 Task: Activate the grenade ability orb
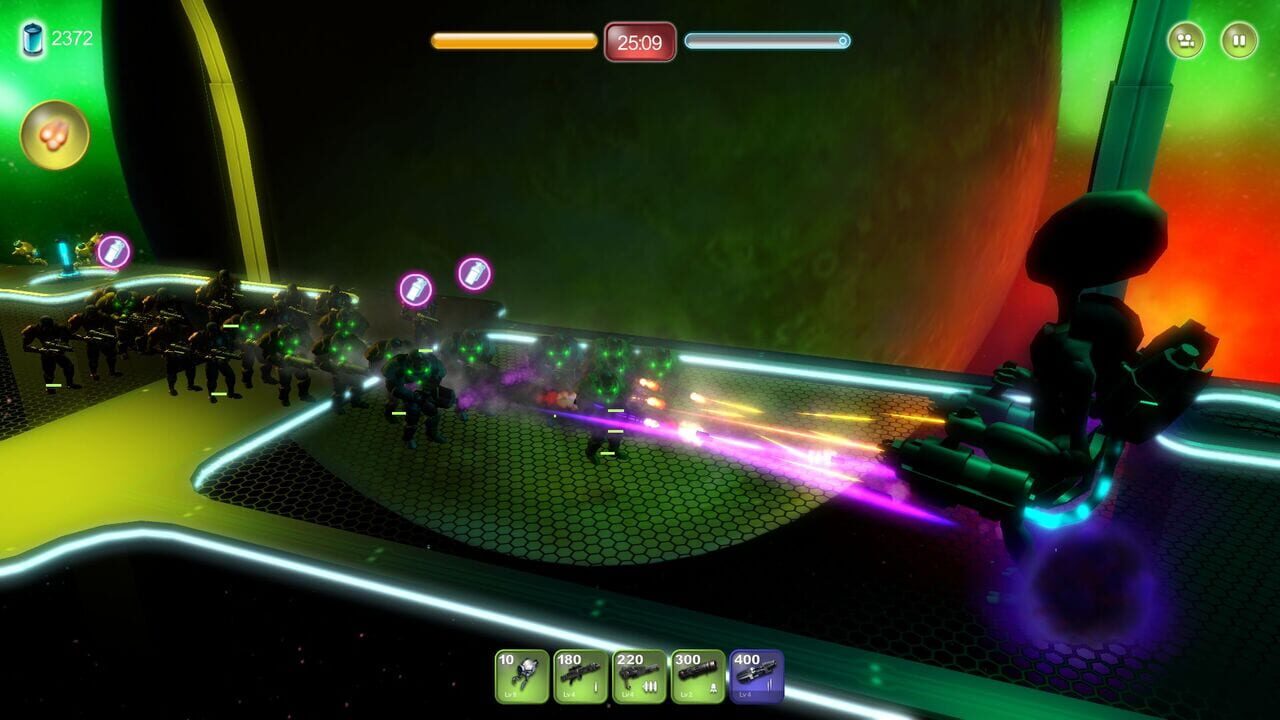click(58, 133)
